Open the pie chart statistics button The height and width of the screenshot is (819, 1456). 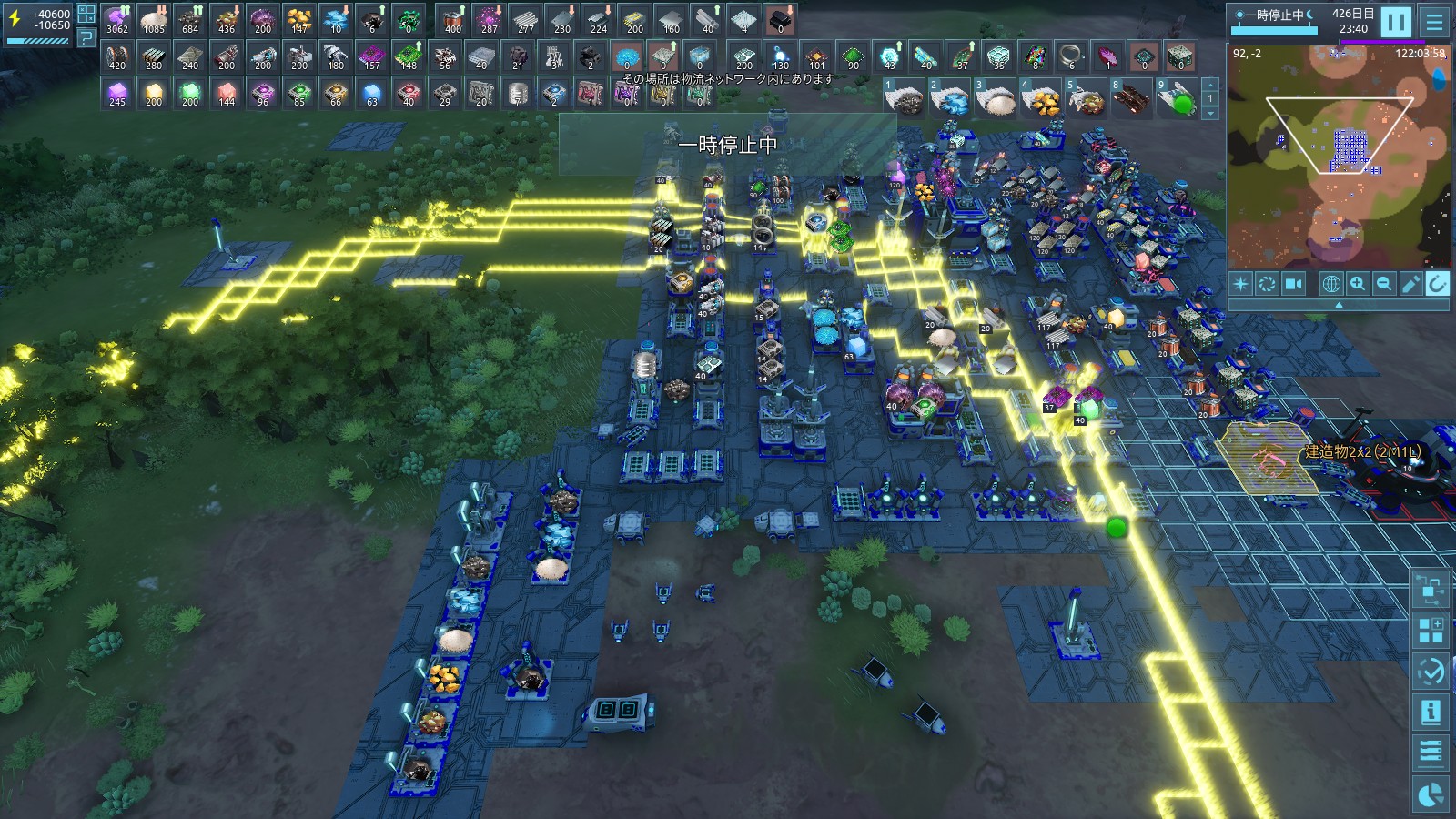(1431, 794)
